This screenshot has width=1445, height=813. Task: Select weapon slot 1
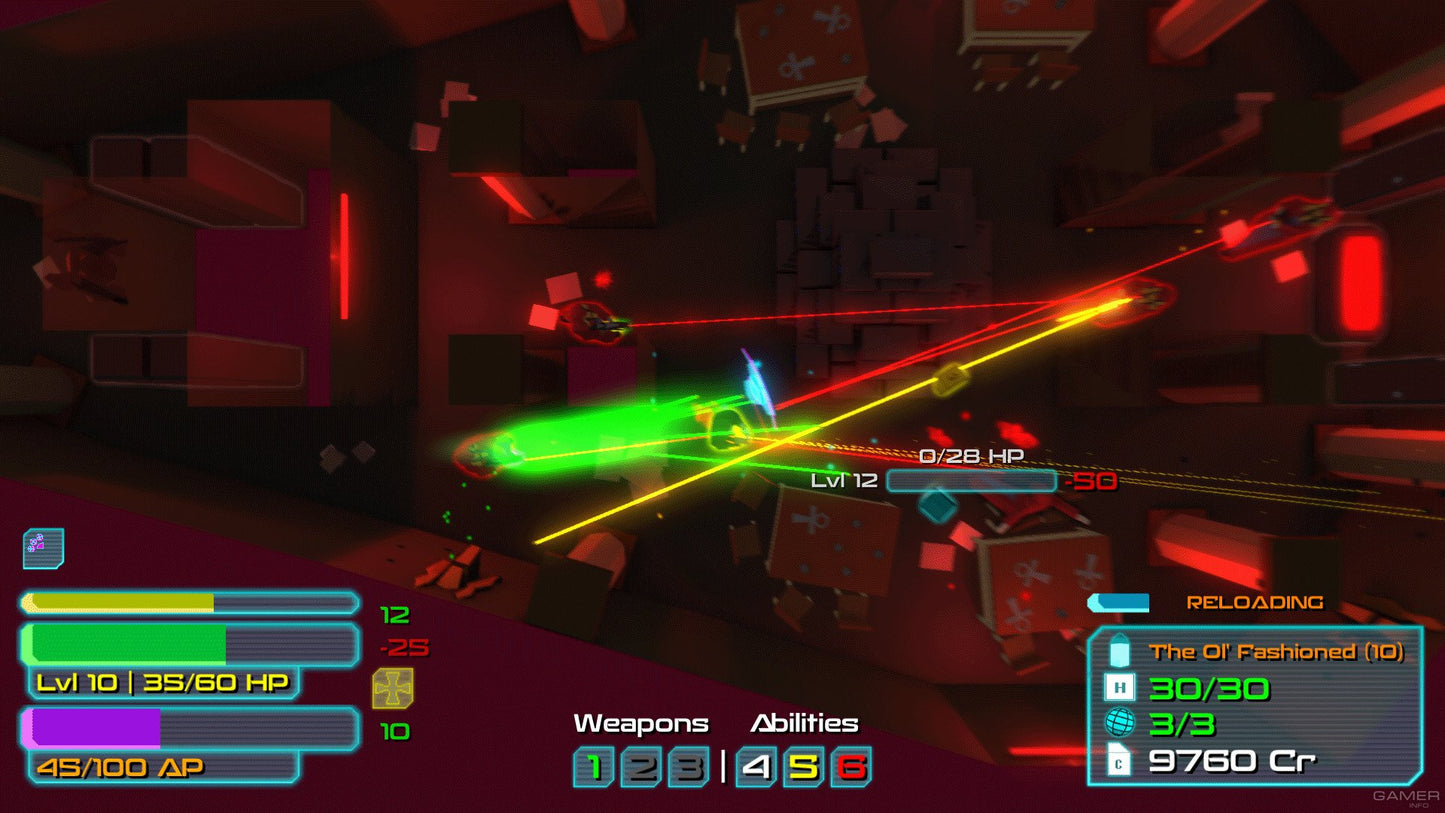pyautogui.click(x=594, y=767)
